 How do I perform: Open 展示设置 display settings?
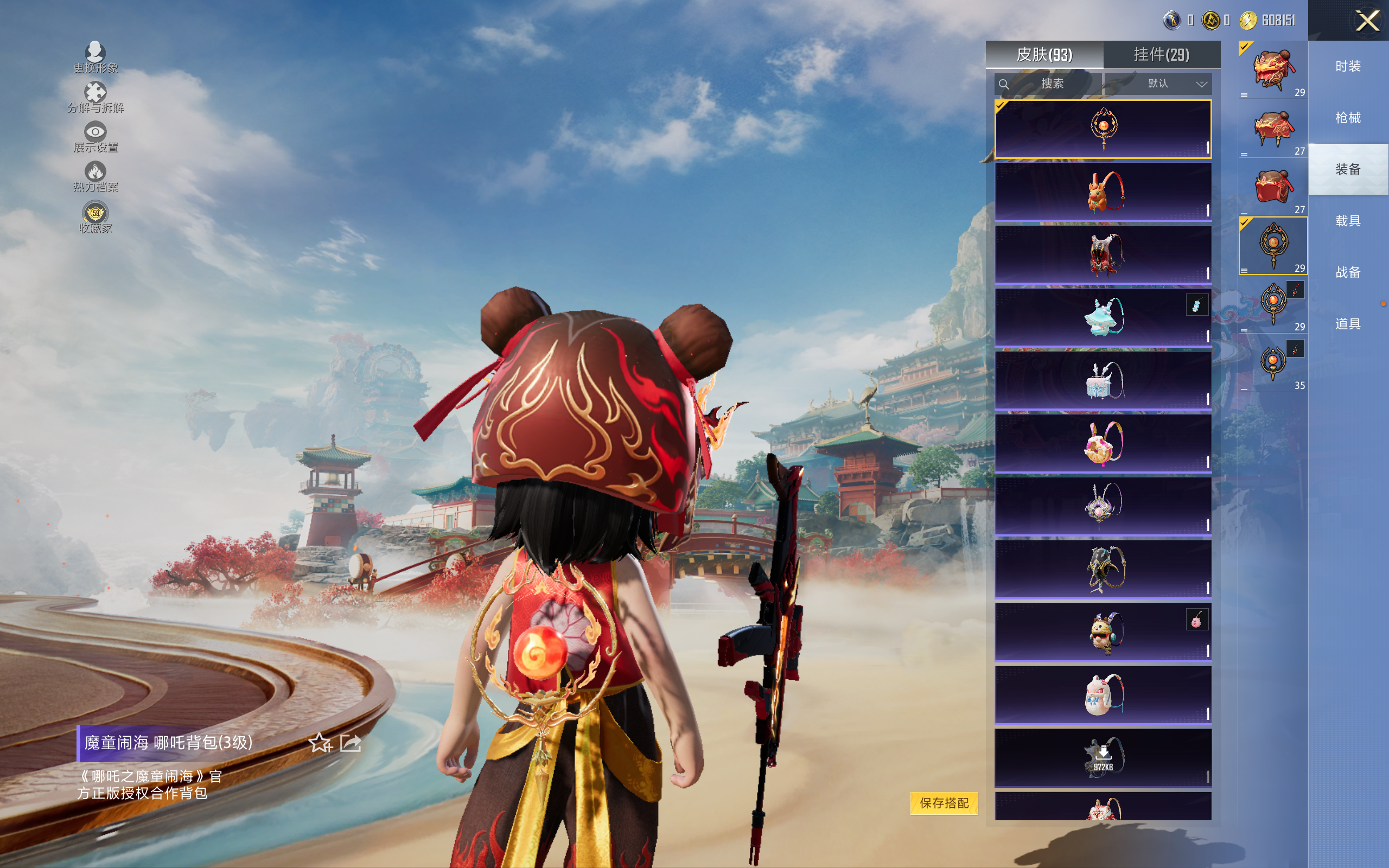pyautogui.click(x=95, y=137)
